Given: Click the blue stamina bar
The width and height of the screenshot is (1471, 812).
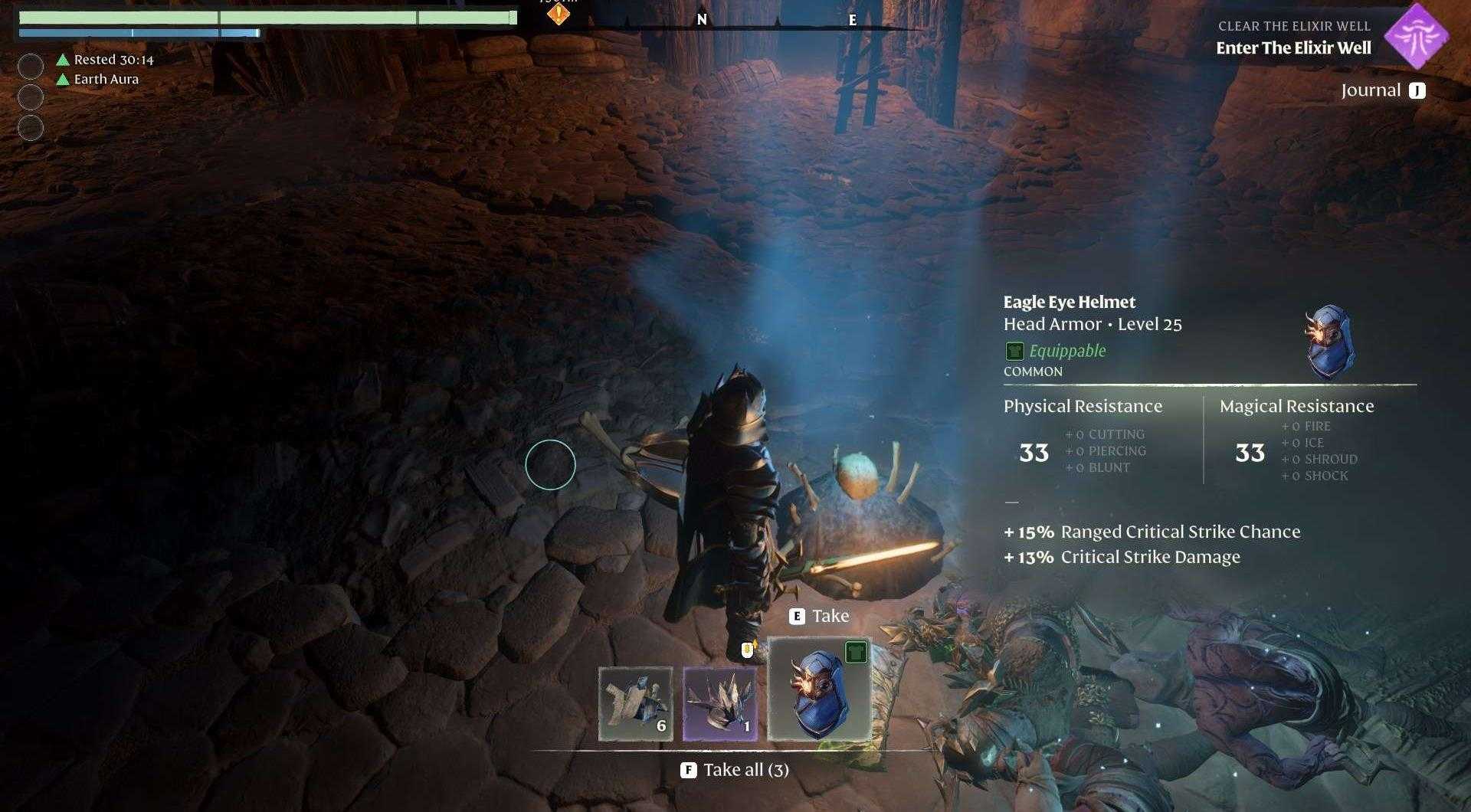Looking at the screenshot, I should point(138,34).
